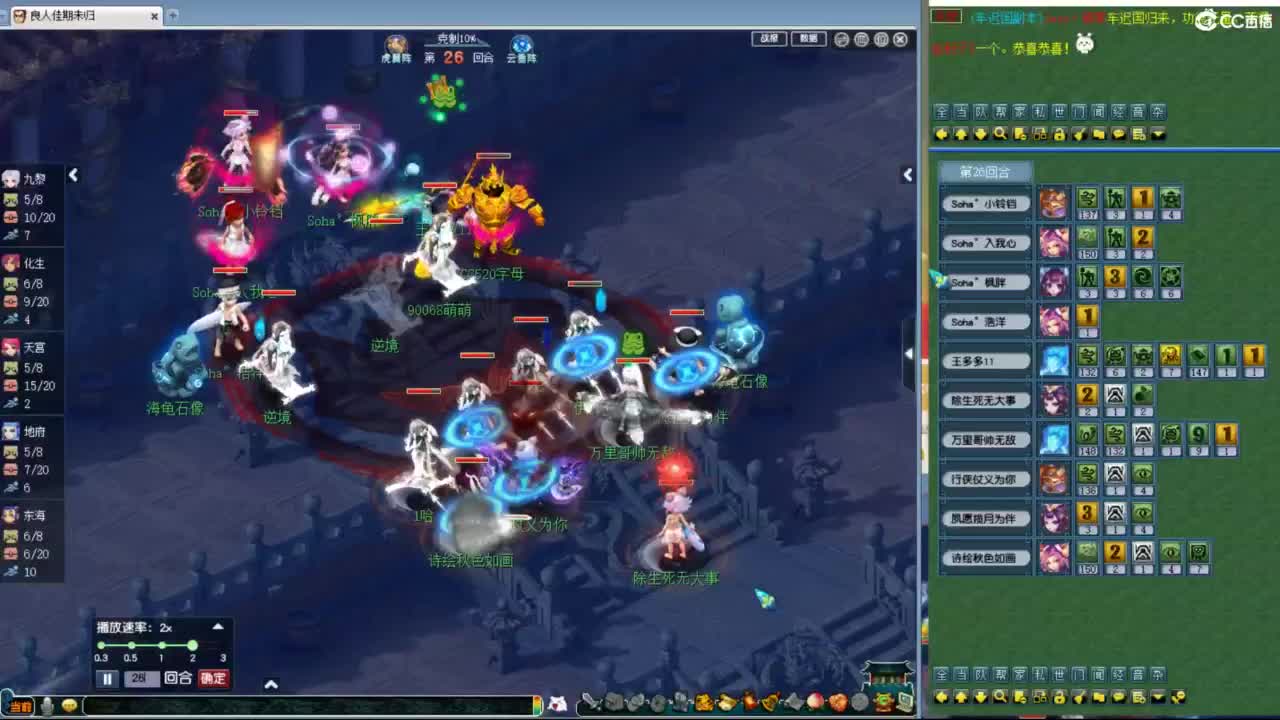Expand the left arrow panel collapser
Viewport: 1280px width, 720px height.
pyautogui.click(x=74, y=175)
